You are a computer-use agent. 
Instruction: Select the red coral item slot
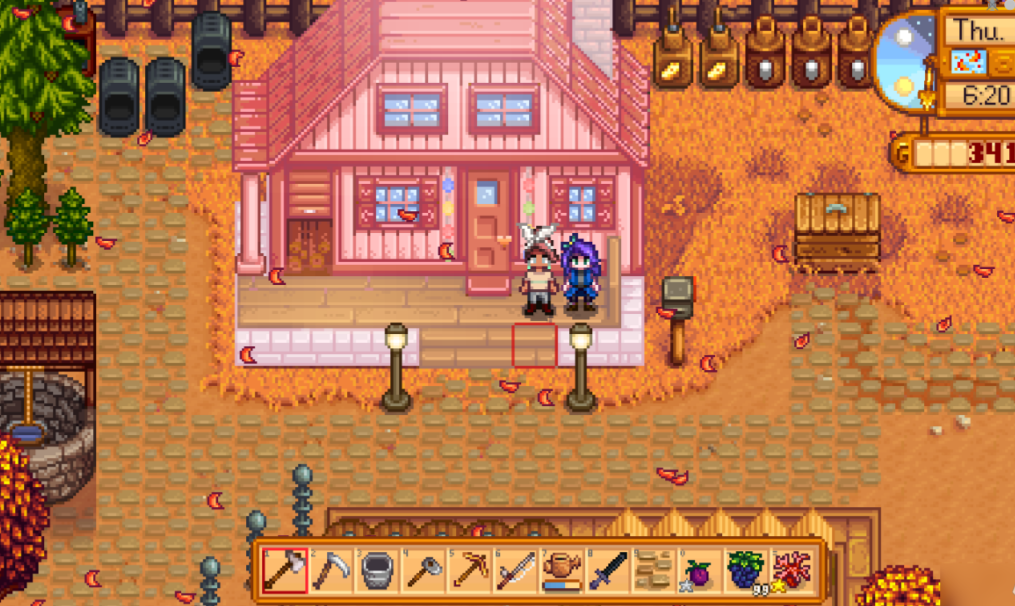(x=792, y=570)
